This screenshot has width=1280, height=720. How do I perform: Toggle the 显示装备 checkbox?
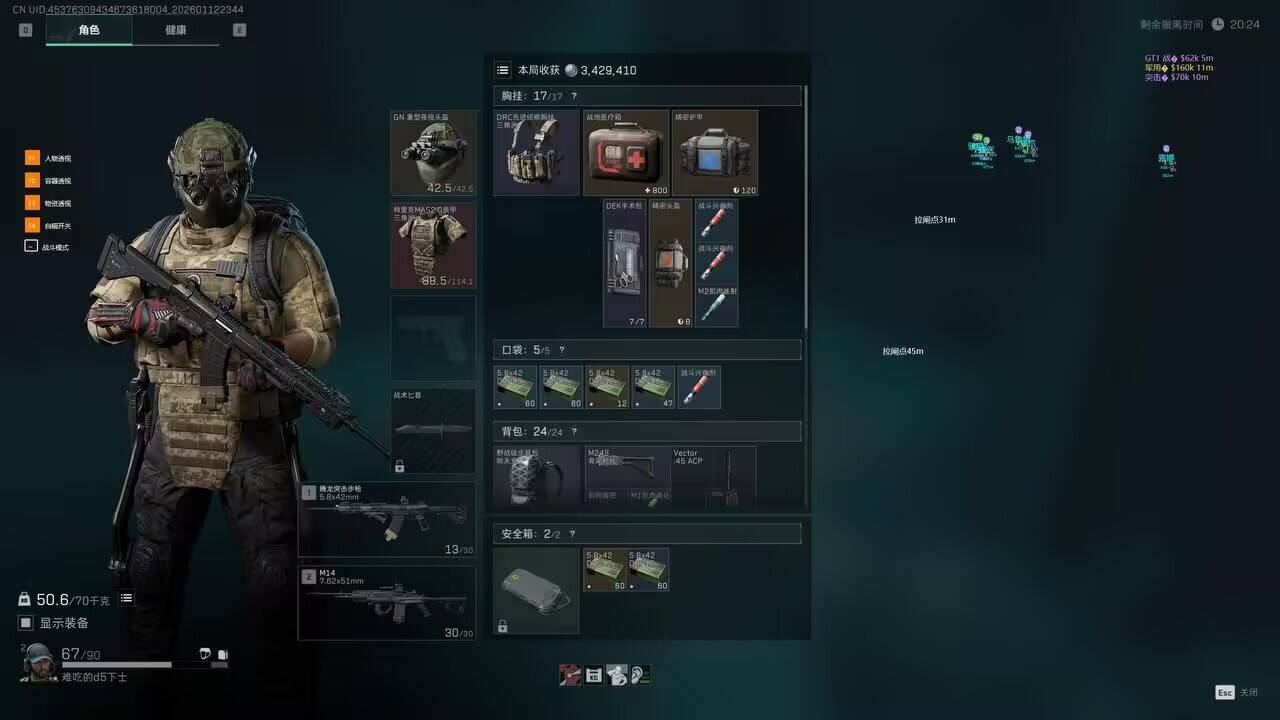(x=27, y=623)
